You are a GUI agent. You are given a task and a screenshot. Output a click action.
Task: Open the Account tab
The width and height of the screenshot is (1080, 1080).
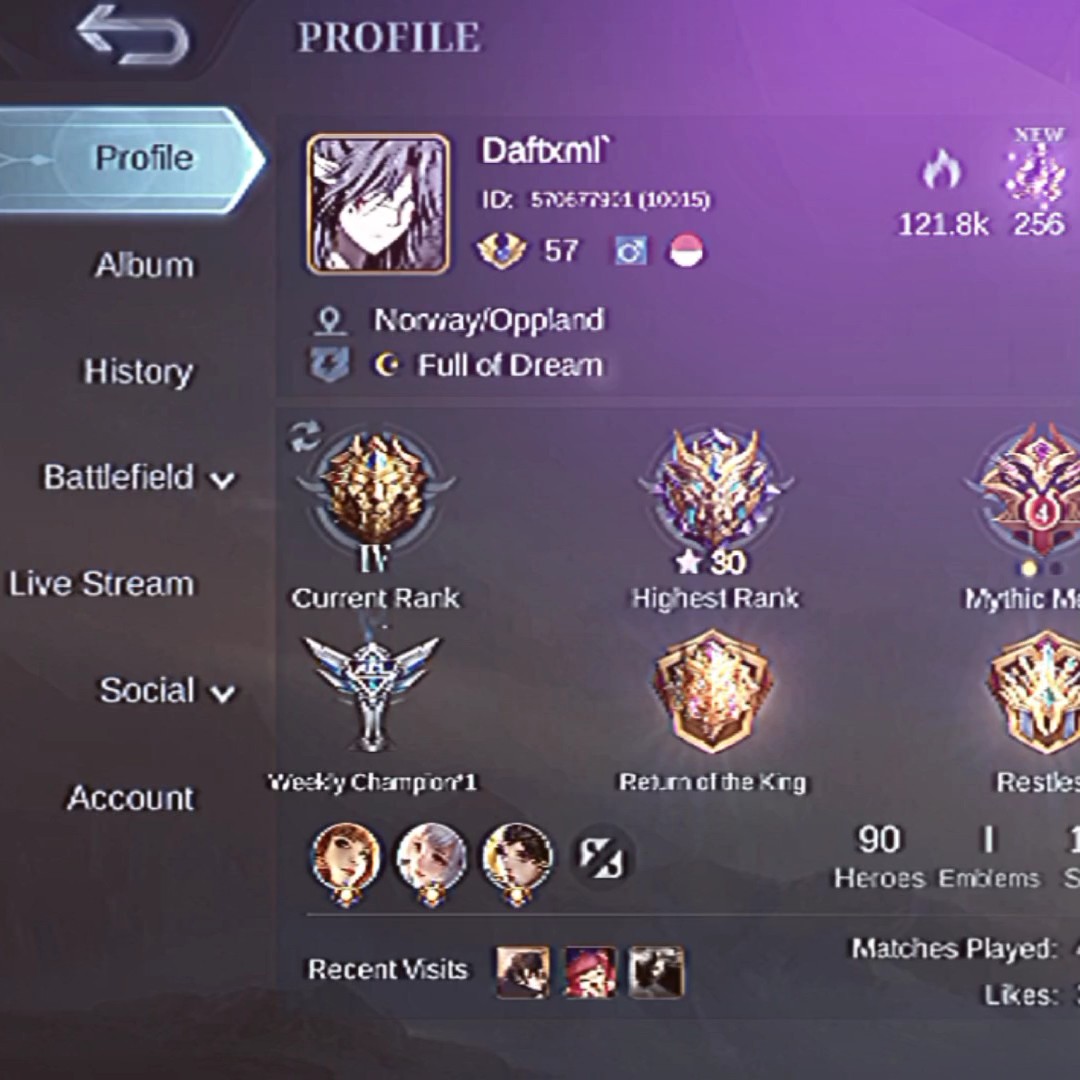click(x=130, y=799)
